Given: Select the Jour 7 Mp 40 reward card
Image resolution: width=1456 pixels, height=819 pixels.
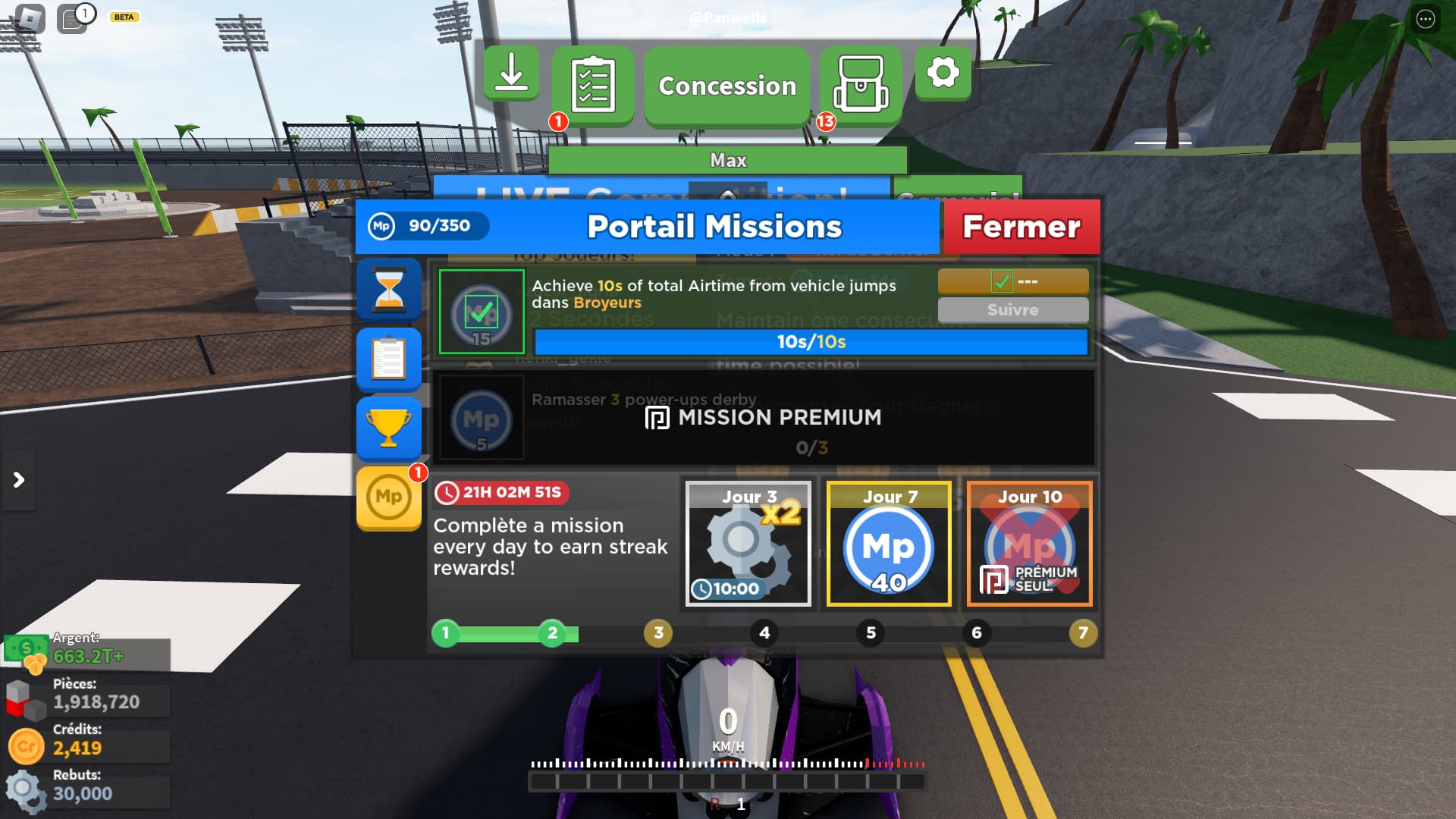Looking at the screenshot, I should click(888, 544).
